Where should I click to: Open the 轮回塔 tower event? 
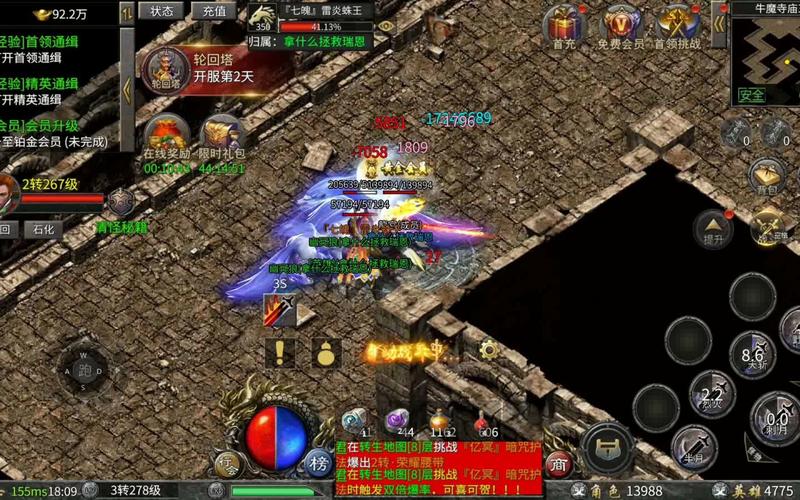(166, 70)
